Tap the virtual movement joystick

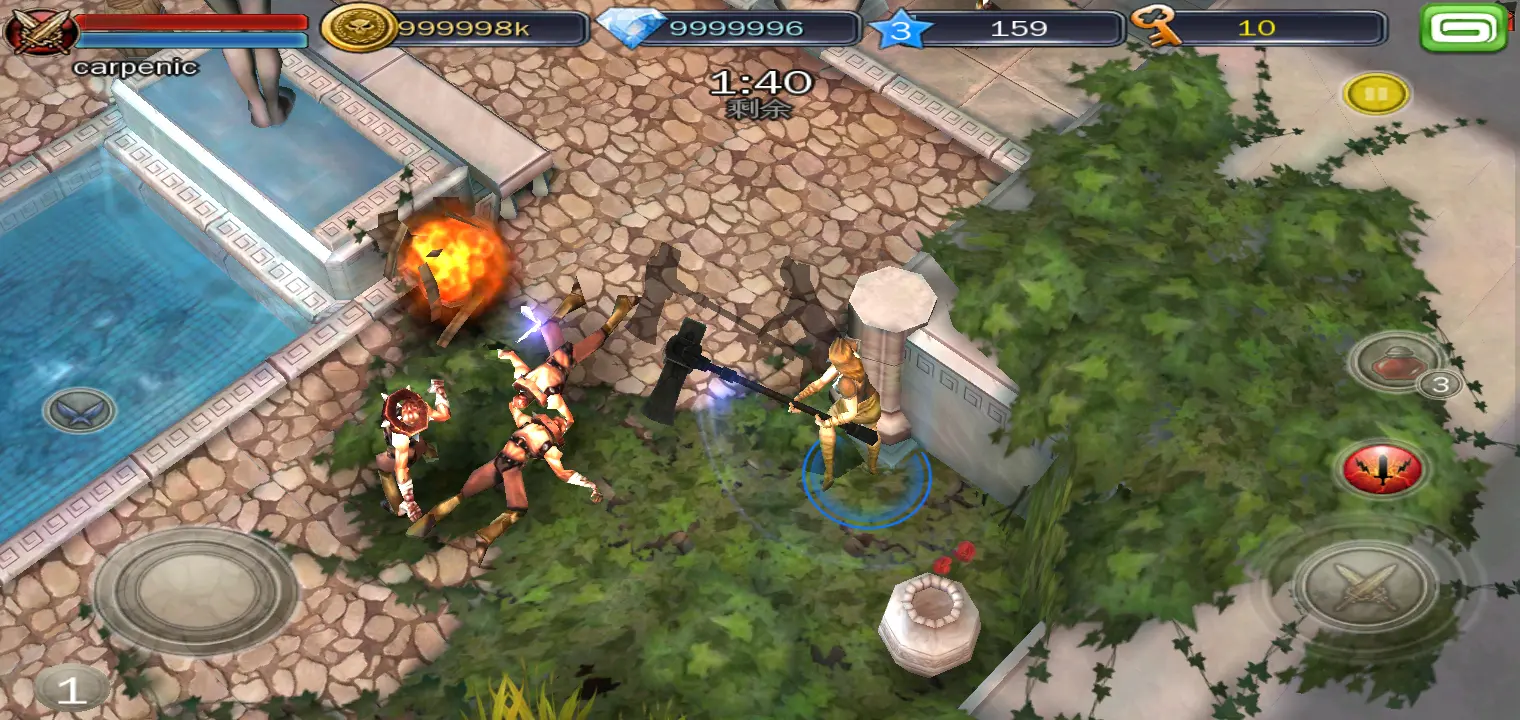(x=194, y=590)
